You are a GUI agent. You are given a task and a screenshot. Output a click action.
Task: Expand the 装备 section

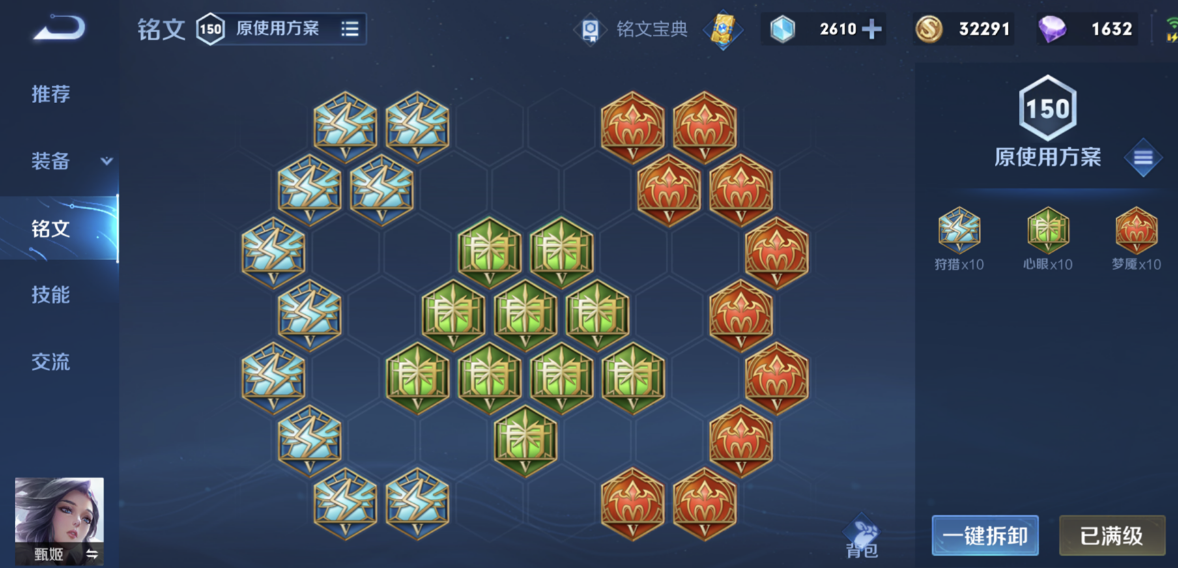click(x=106, y=161)
